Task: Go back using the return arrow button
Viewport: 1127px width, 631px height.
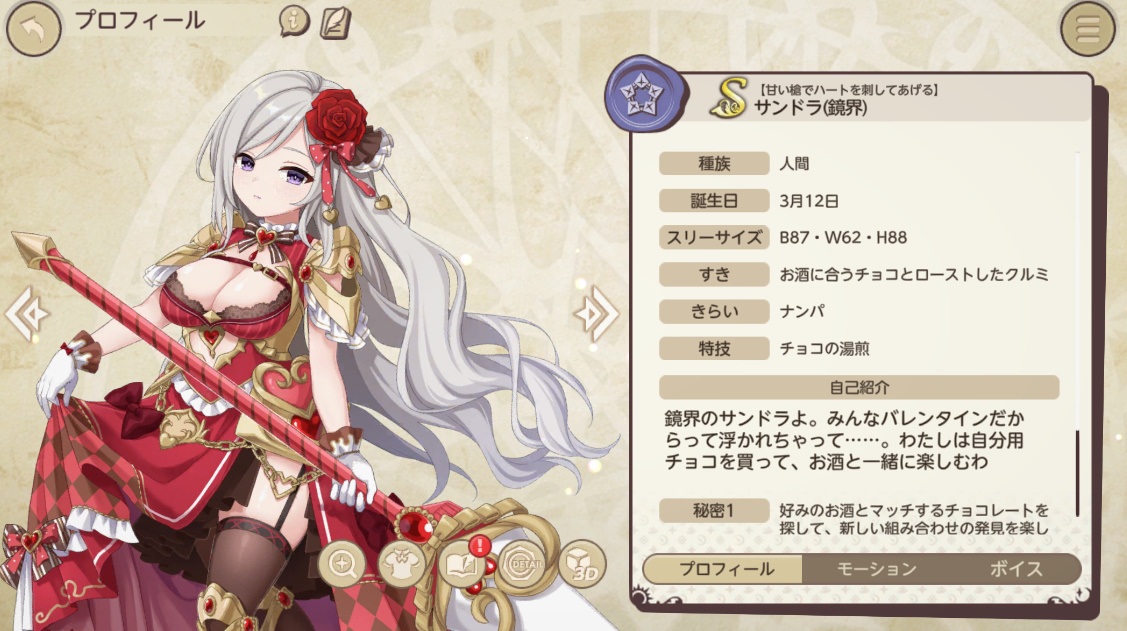Action: click(32, 28)
